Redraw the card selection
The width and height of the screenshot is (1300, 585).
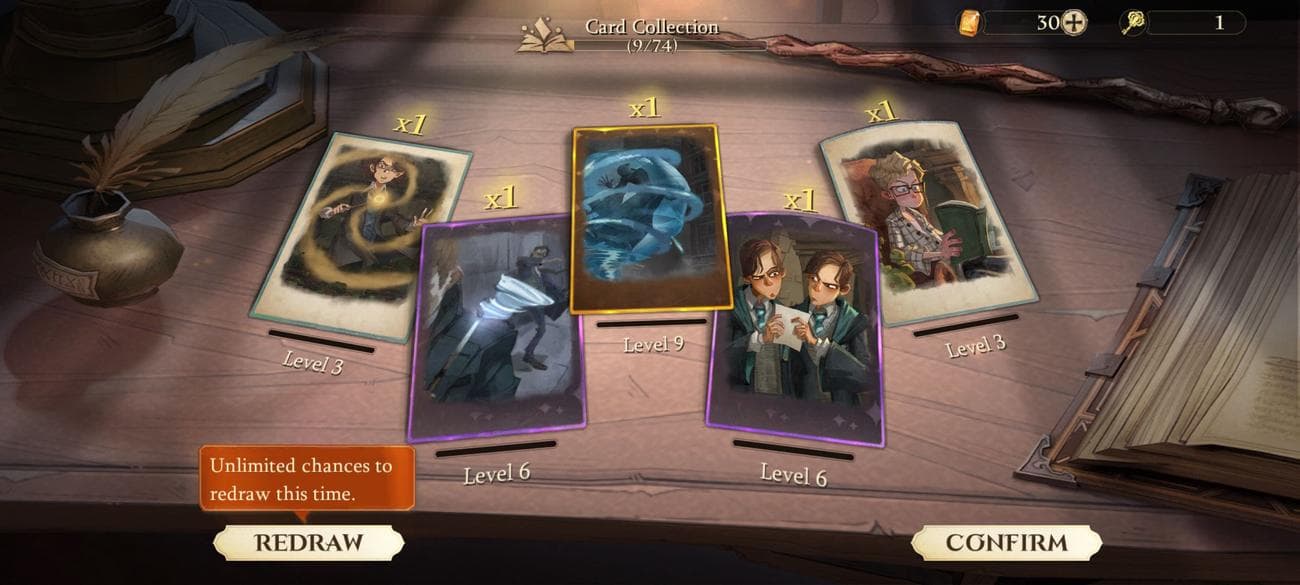pyautogui.click(x=308, y=542)
